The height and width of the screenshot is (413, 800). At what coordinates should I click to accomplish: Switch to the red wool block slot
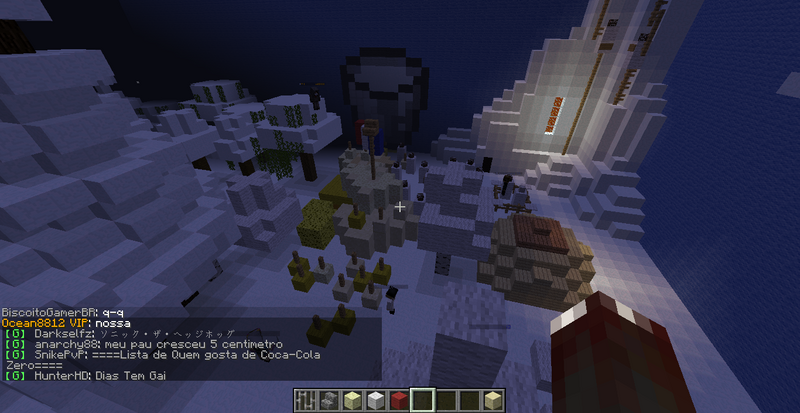click(x=398, y=400)
